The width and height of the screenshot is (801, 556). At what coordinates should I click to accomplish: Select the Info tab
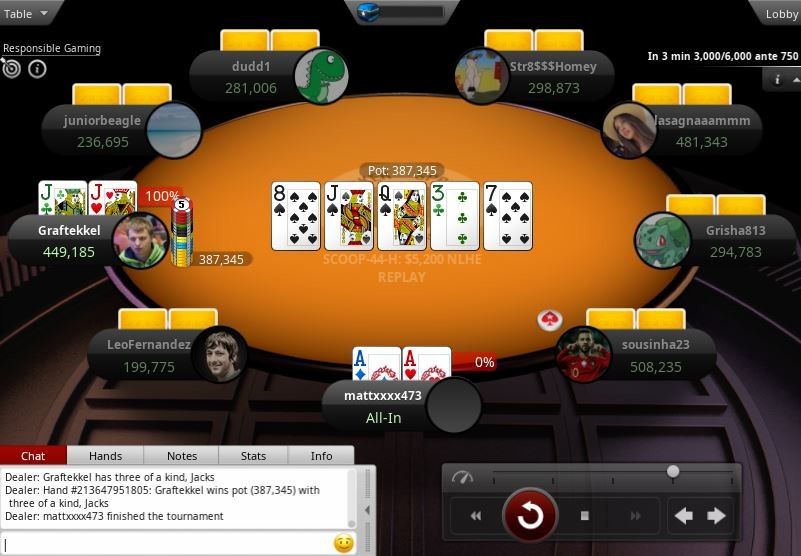tap(321, 456)
